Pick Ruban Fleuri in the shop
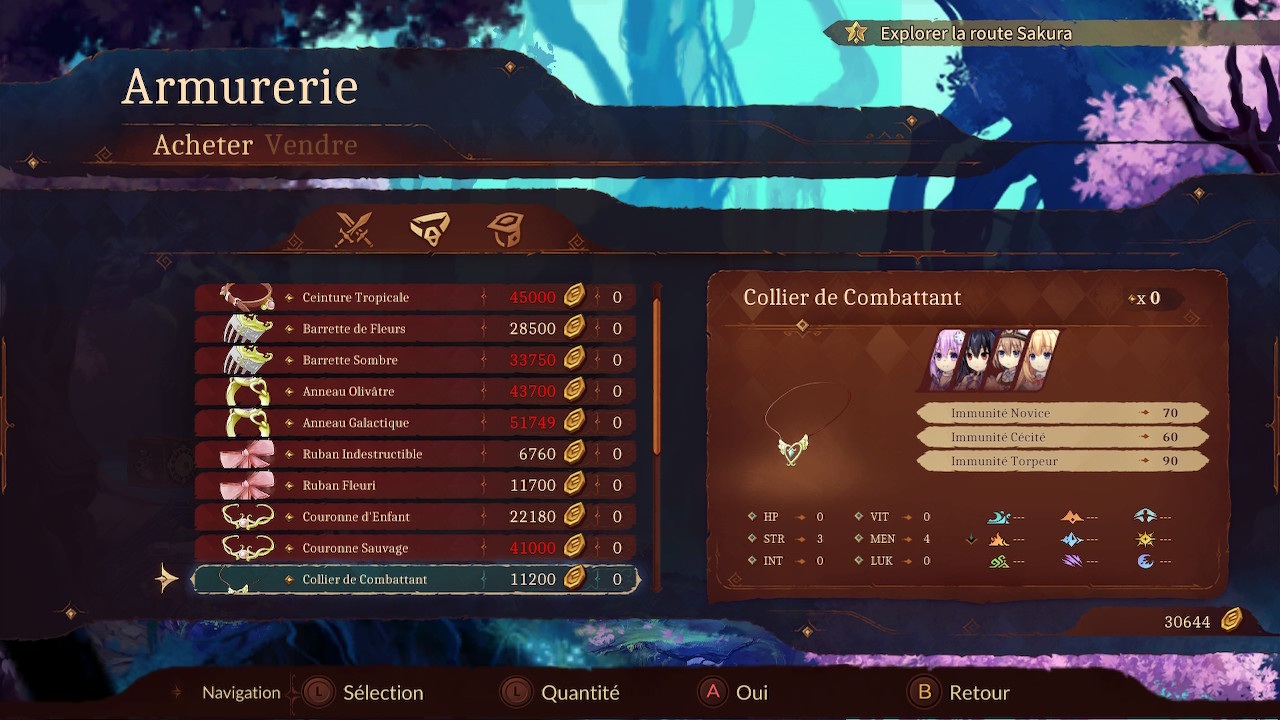Image resolution: width=1280 pixels, height=720 pixels. (414, 485)
